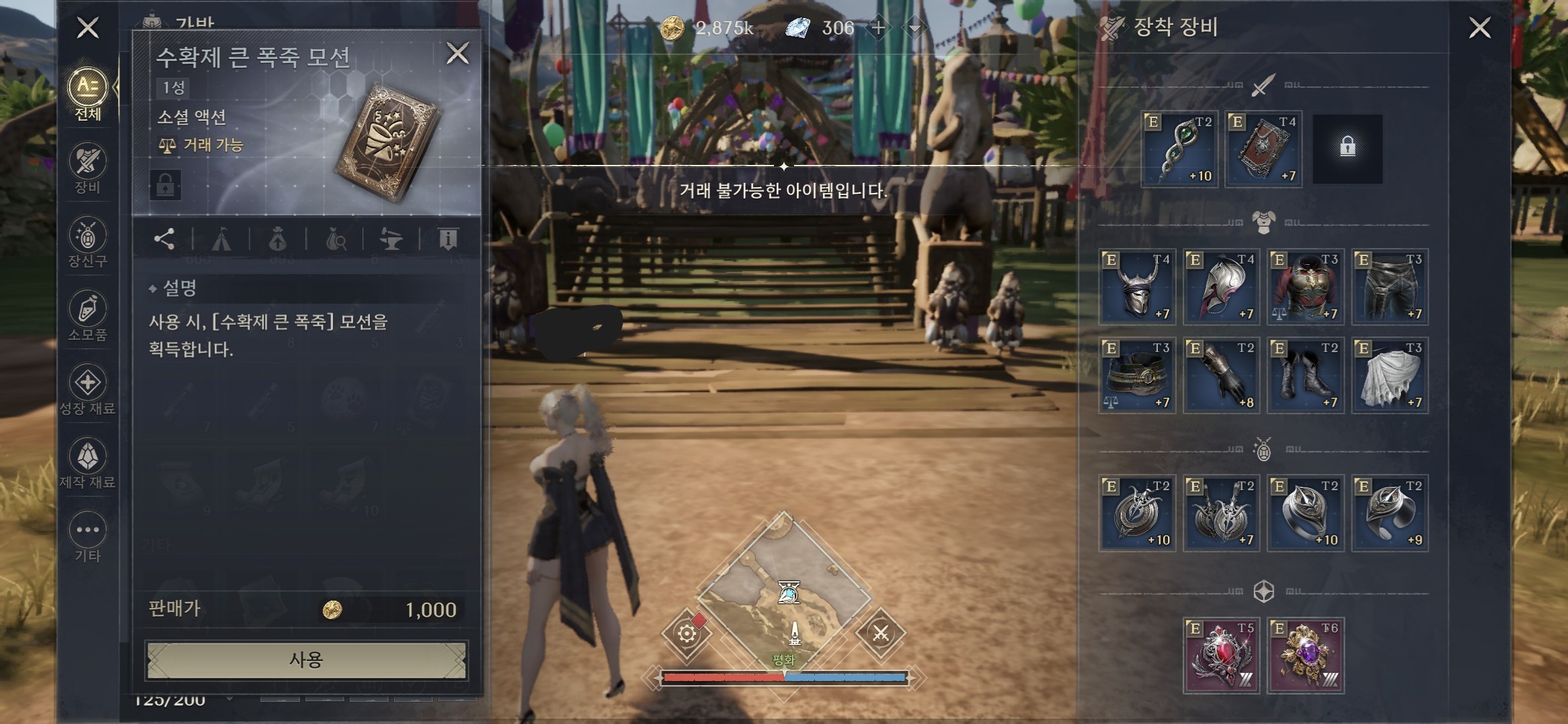Select the equipped T2 staff weapon slot
The width and height of the screenshot is (1568, 724).
1179,149
